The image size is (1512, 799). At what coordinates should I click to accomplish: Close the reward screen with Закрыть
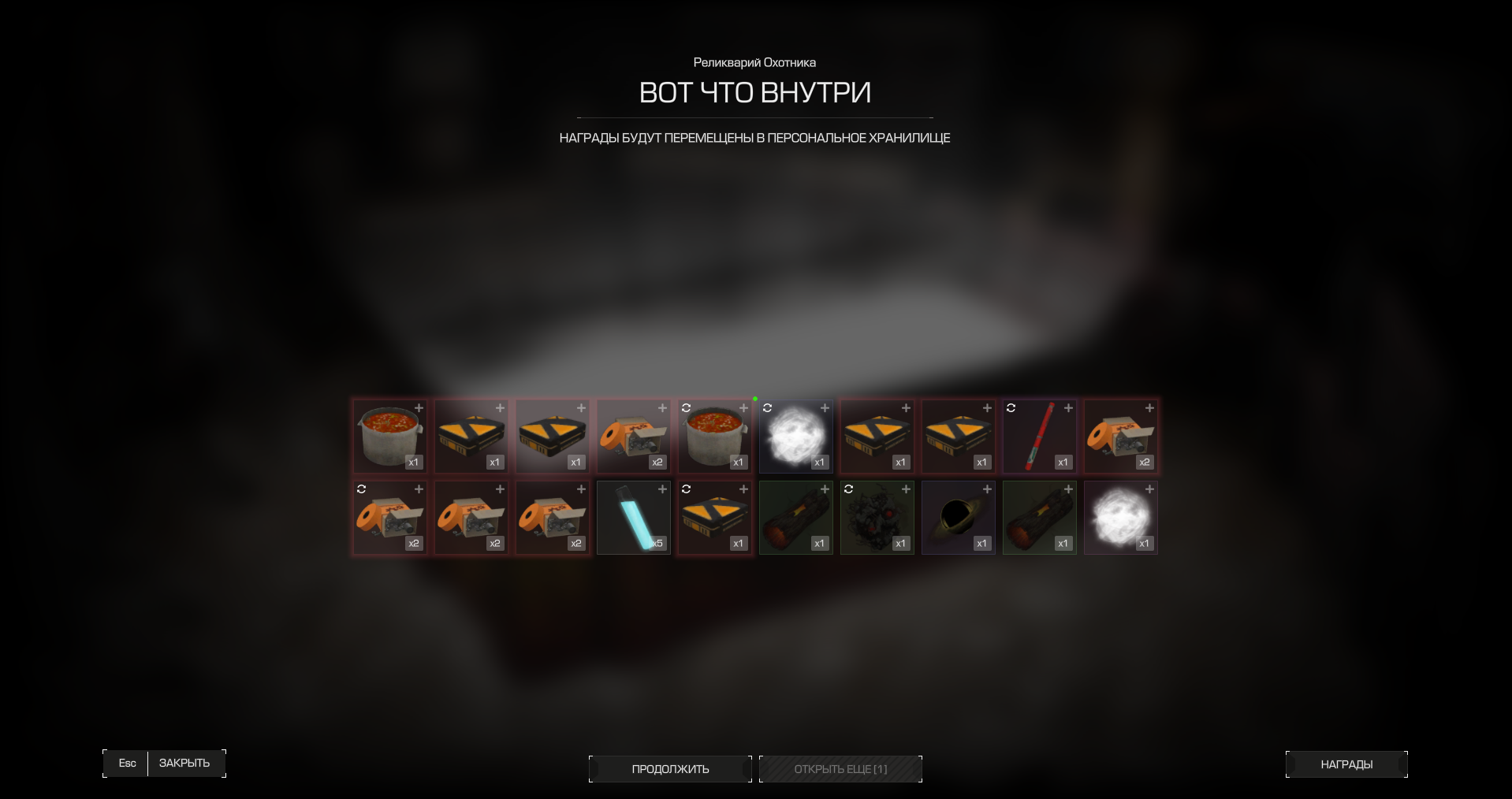tap(184, 763)
